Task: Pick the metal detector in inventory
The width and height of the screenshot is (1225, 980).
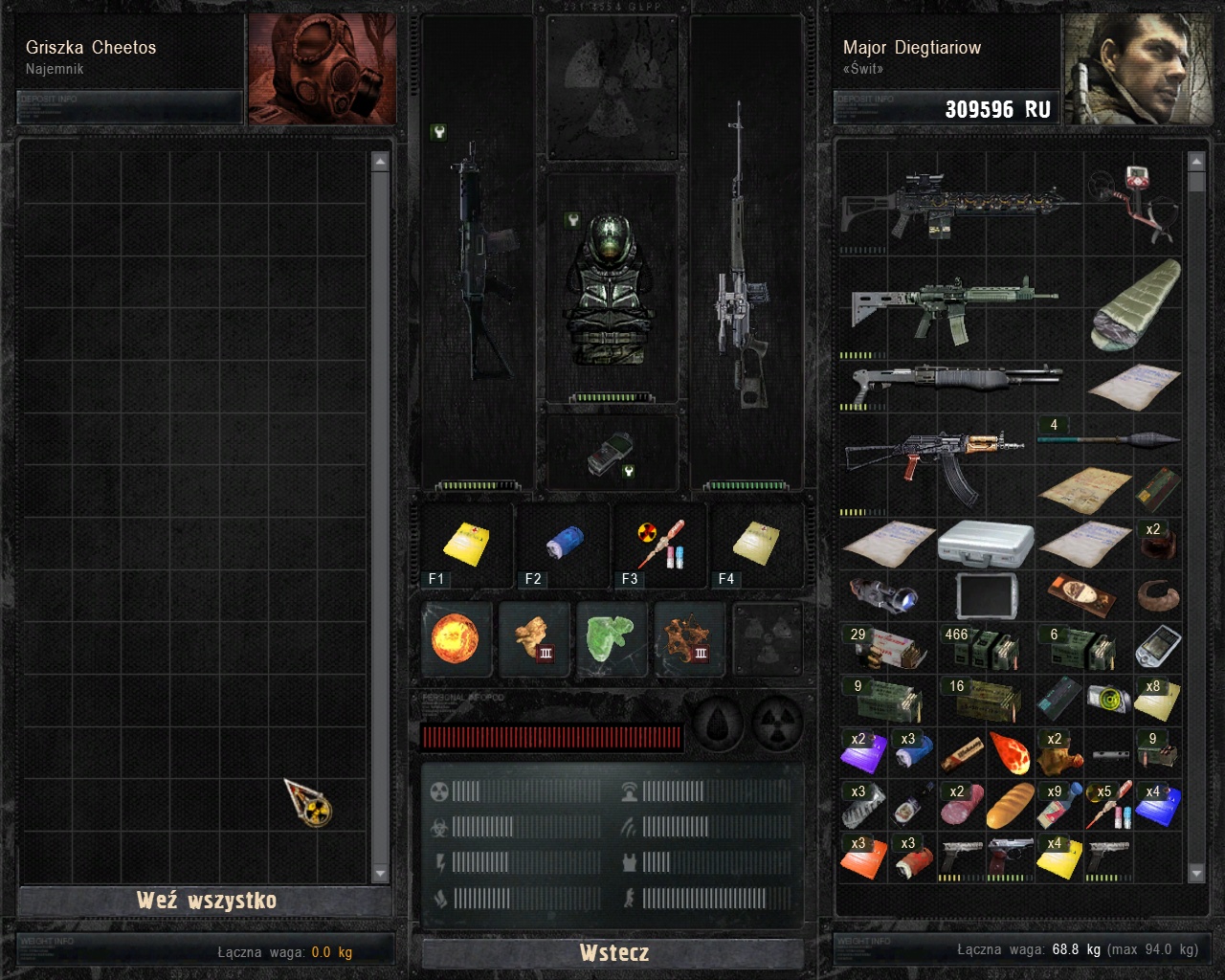Action: (1134, 201)
